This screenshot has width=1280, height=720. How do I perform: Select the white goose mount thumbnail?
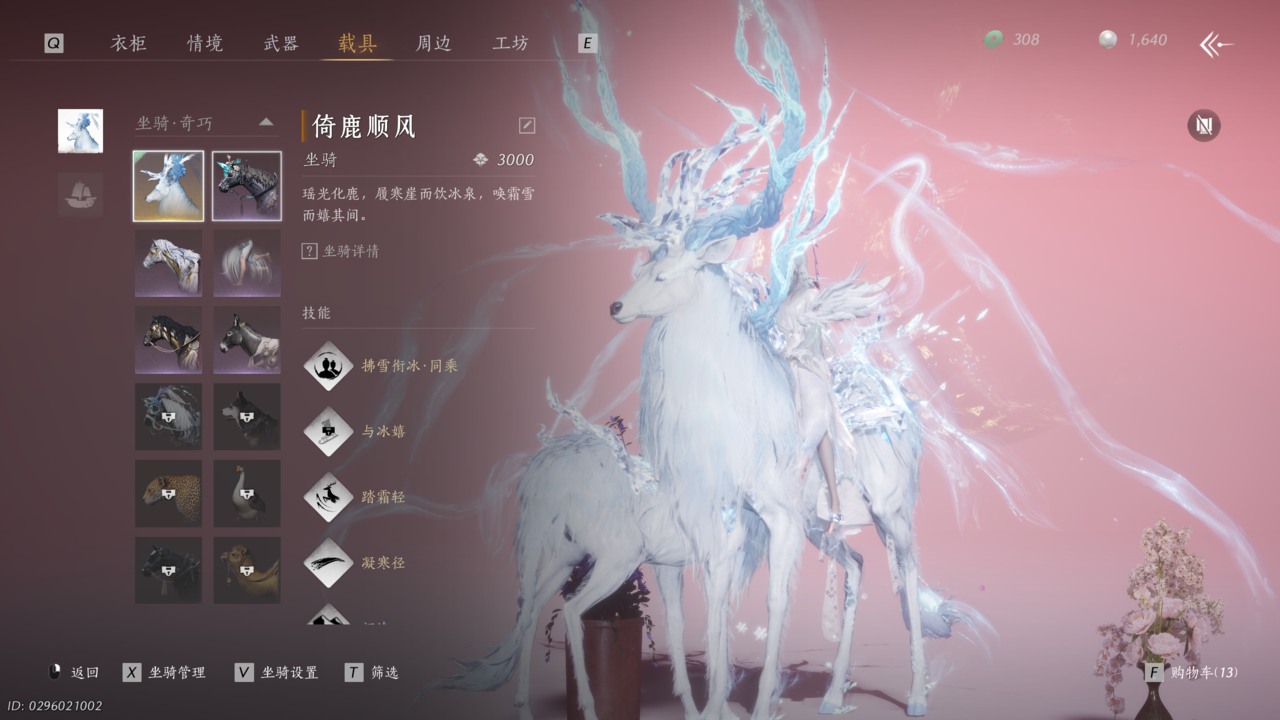coord(246,494)
